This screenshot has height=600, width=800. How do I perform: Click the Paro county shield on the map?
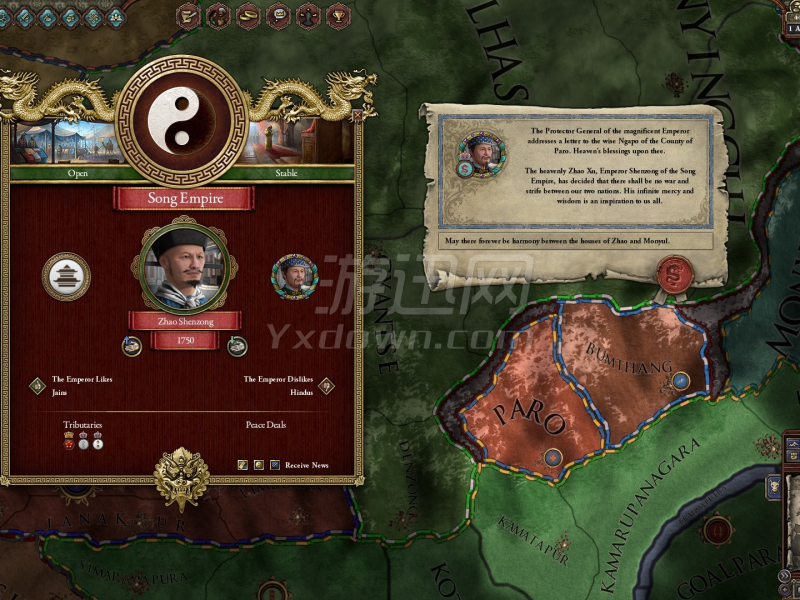(552, 458)
